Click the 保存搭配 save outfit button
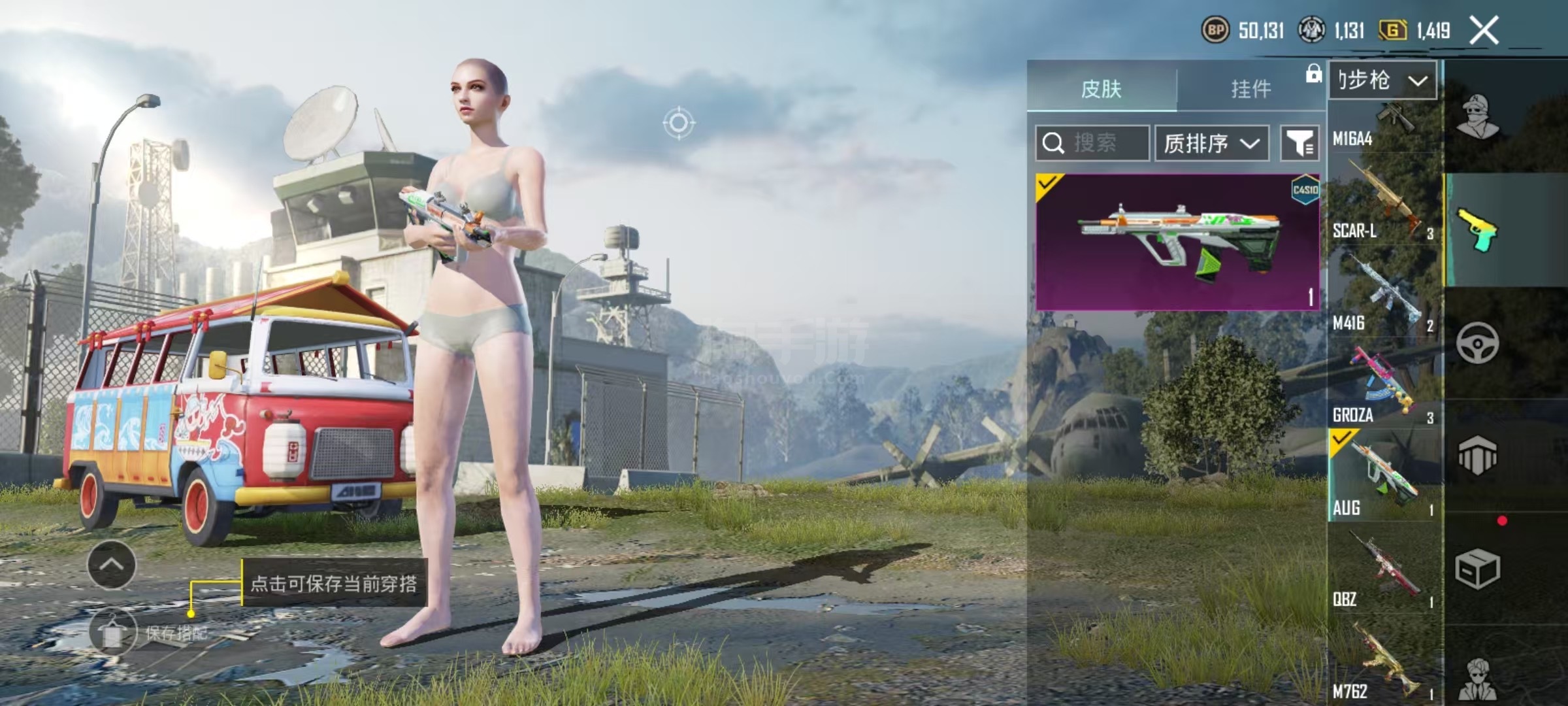 pos(114,633)
